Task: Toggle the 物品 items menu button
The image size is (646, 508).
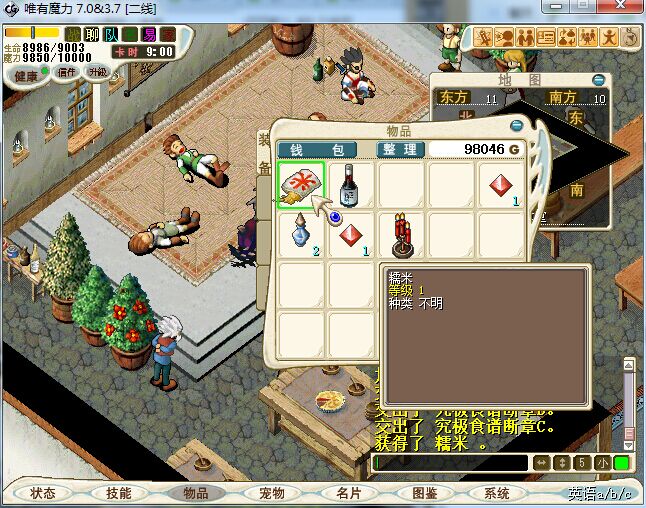Action: click(x=196, y=493)
